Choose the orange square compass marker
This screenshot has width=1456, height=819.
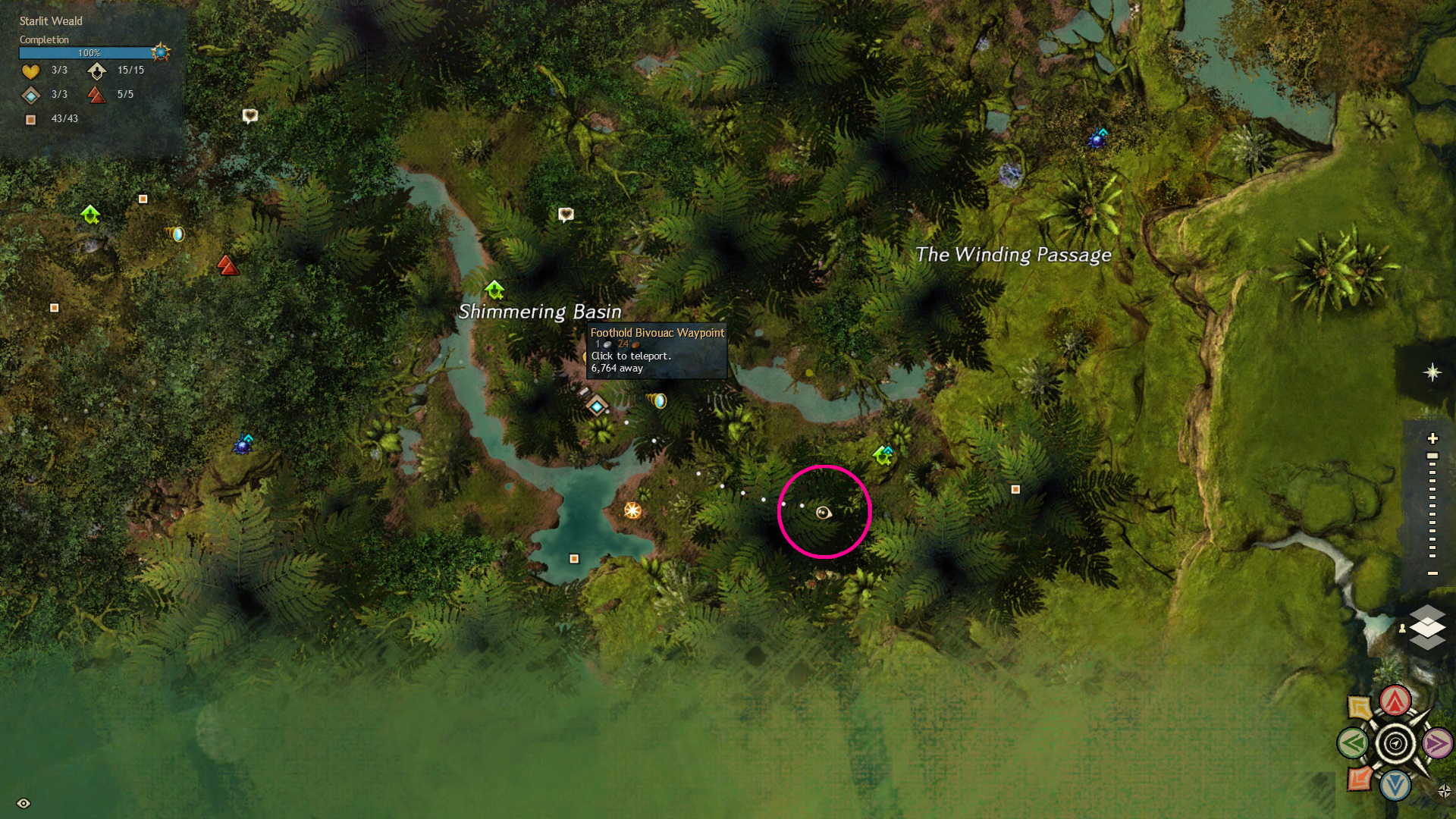(1360, 778)
